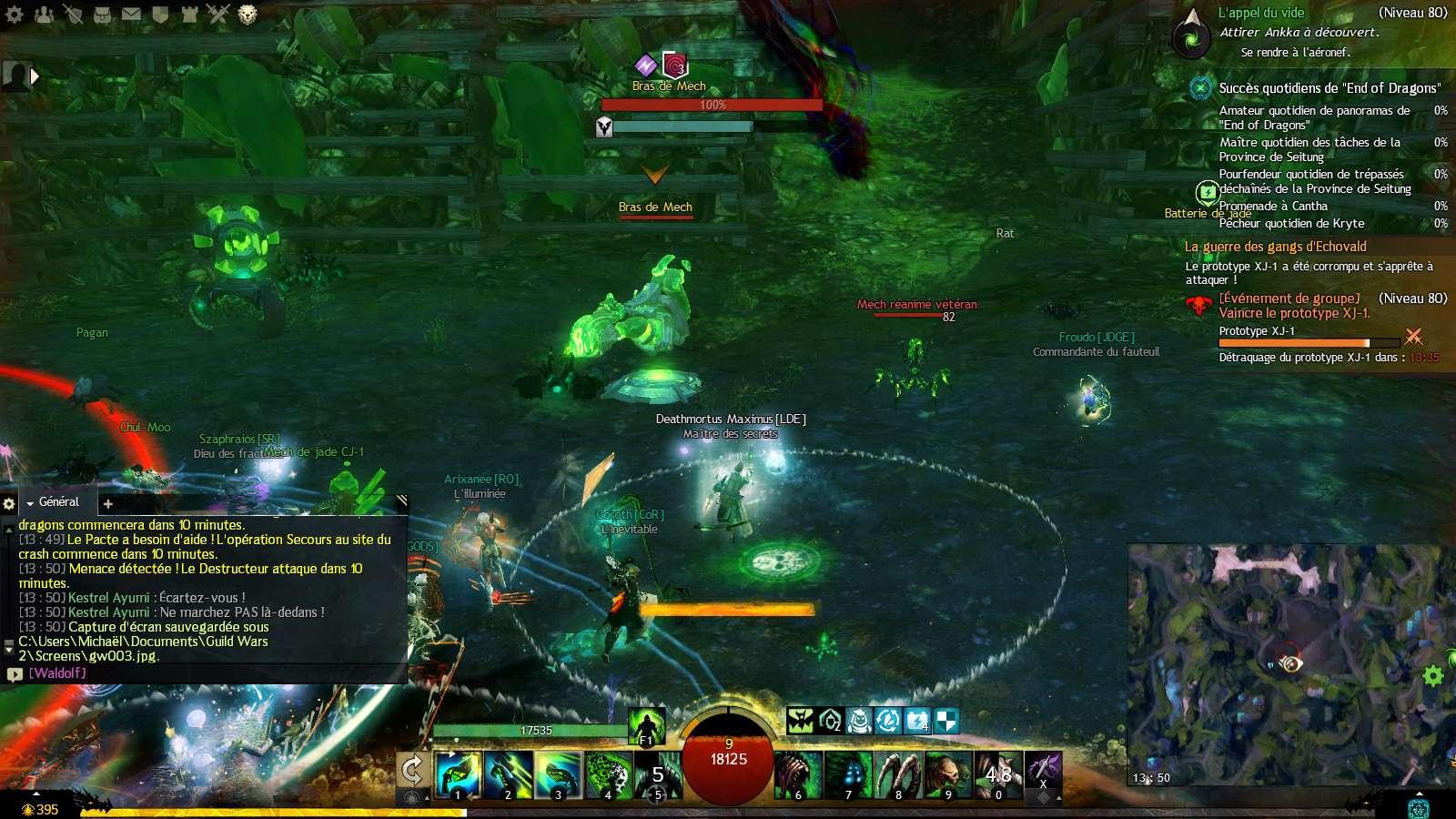Viewport: 1456px width, 819px height.
Task: Expand the arrow beside the elite skill slot
Action: [1058, 799]
